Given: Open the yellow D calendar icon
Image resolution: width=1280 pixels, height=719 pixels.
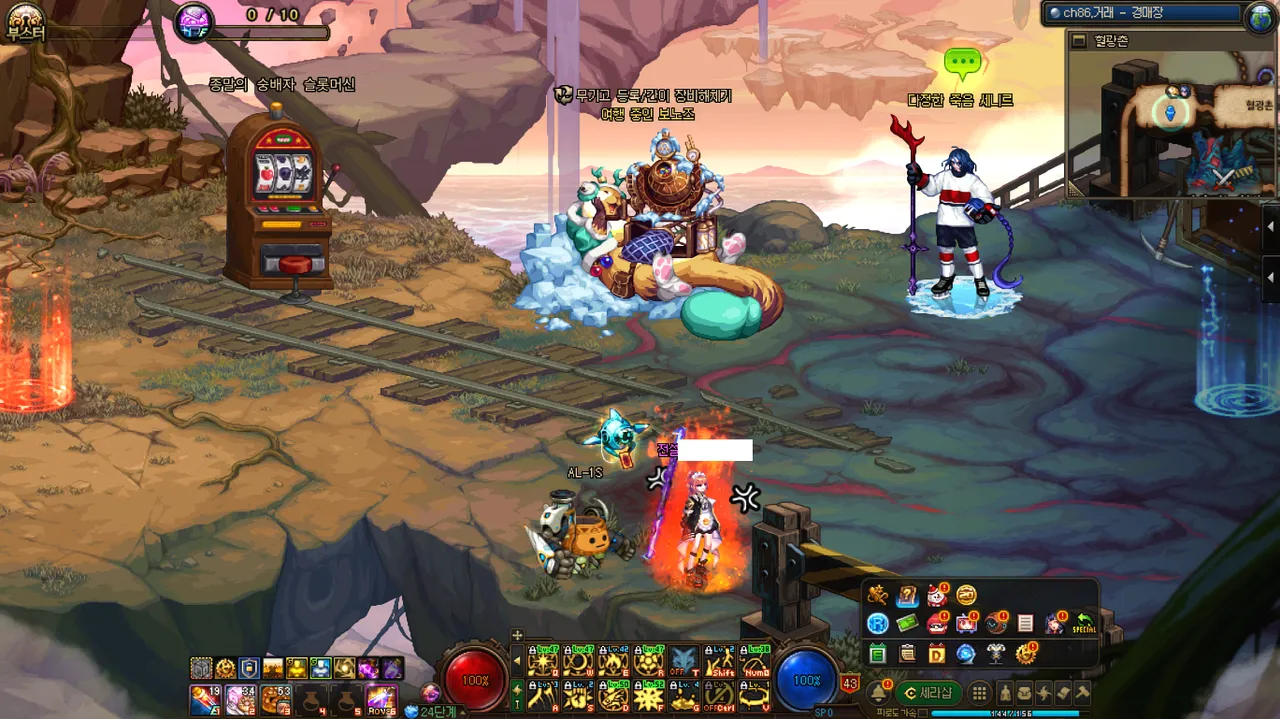Looking at the screenshot, I should (x=936, y=654).
